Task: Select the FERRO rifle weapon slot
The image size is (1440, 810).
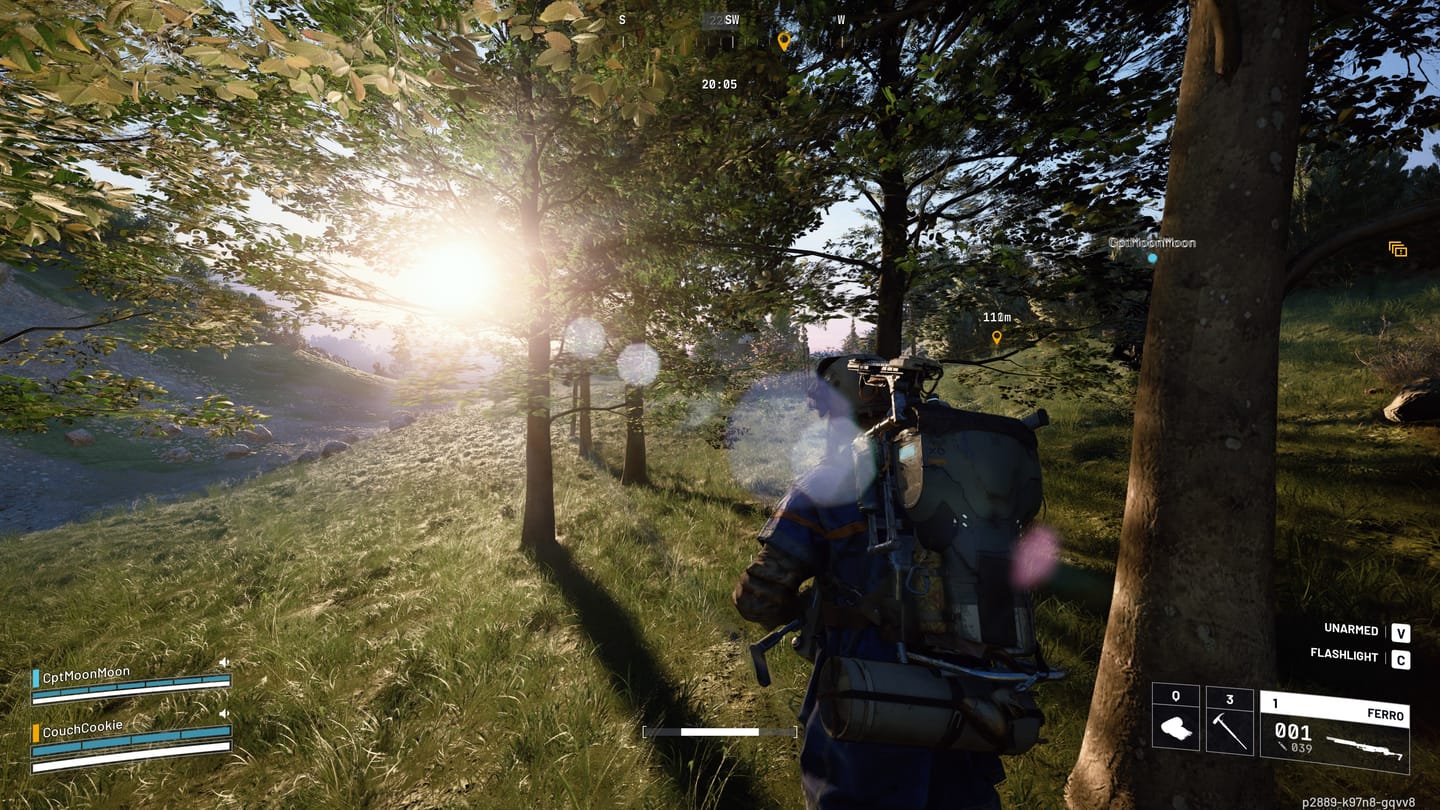Action: click(1334, 731)
